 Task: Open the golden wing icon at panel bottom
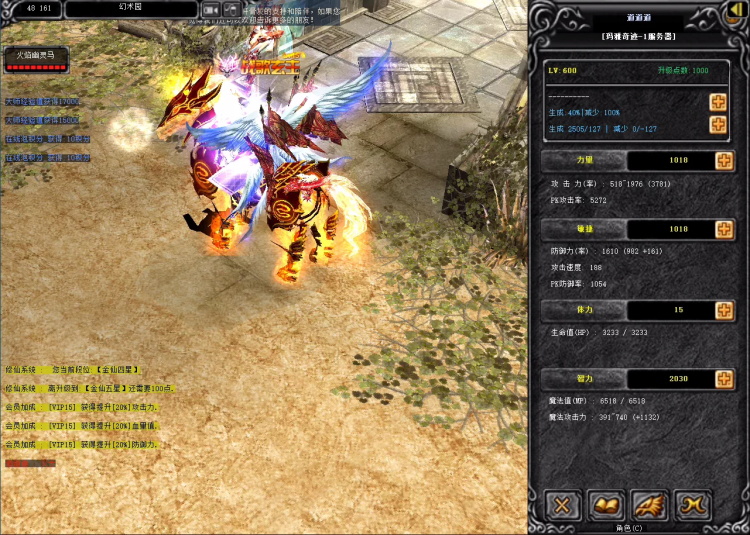[x=648, y=505]
